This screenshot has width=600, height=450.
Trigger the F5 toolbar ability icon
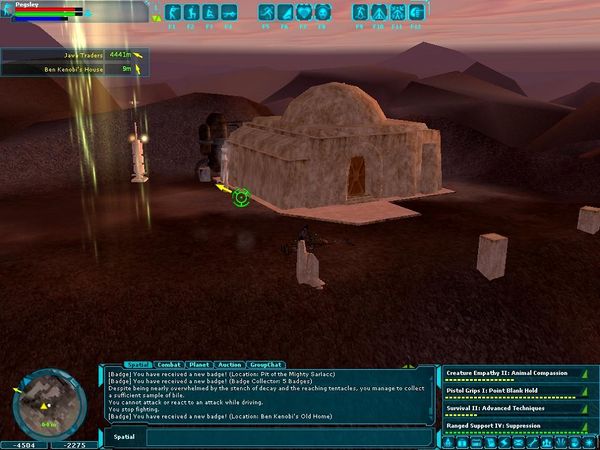tap(266, 13)
